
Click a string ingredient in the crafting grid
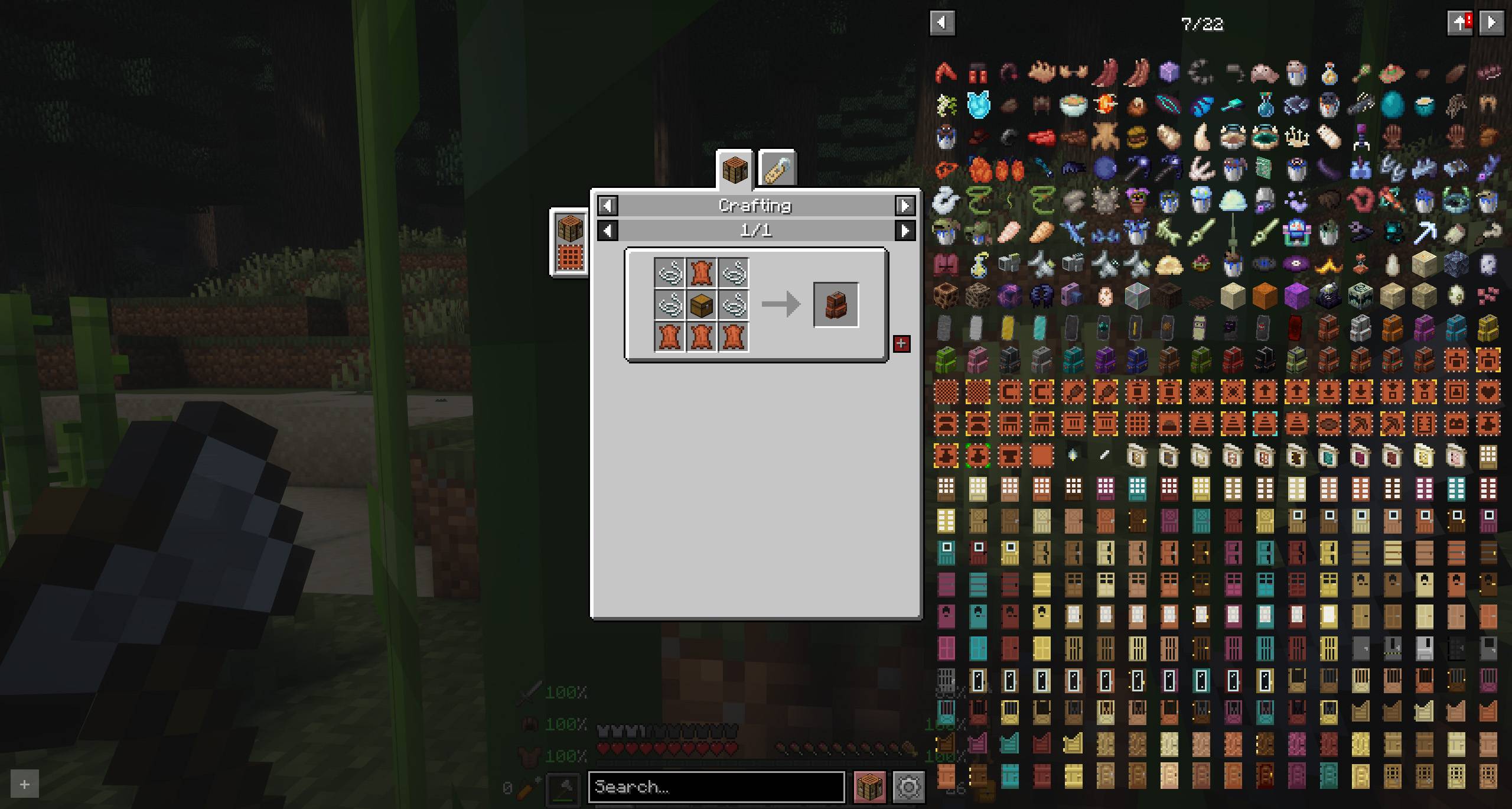[x=669, y=274]
